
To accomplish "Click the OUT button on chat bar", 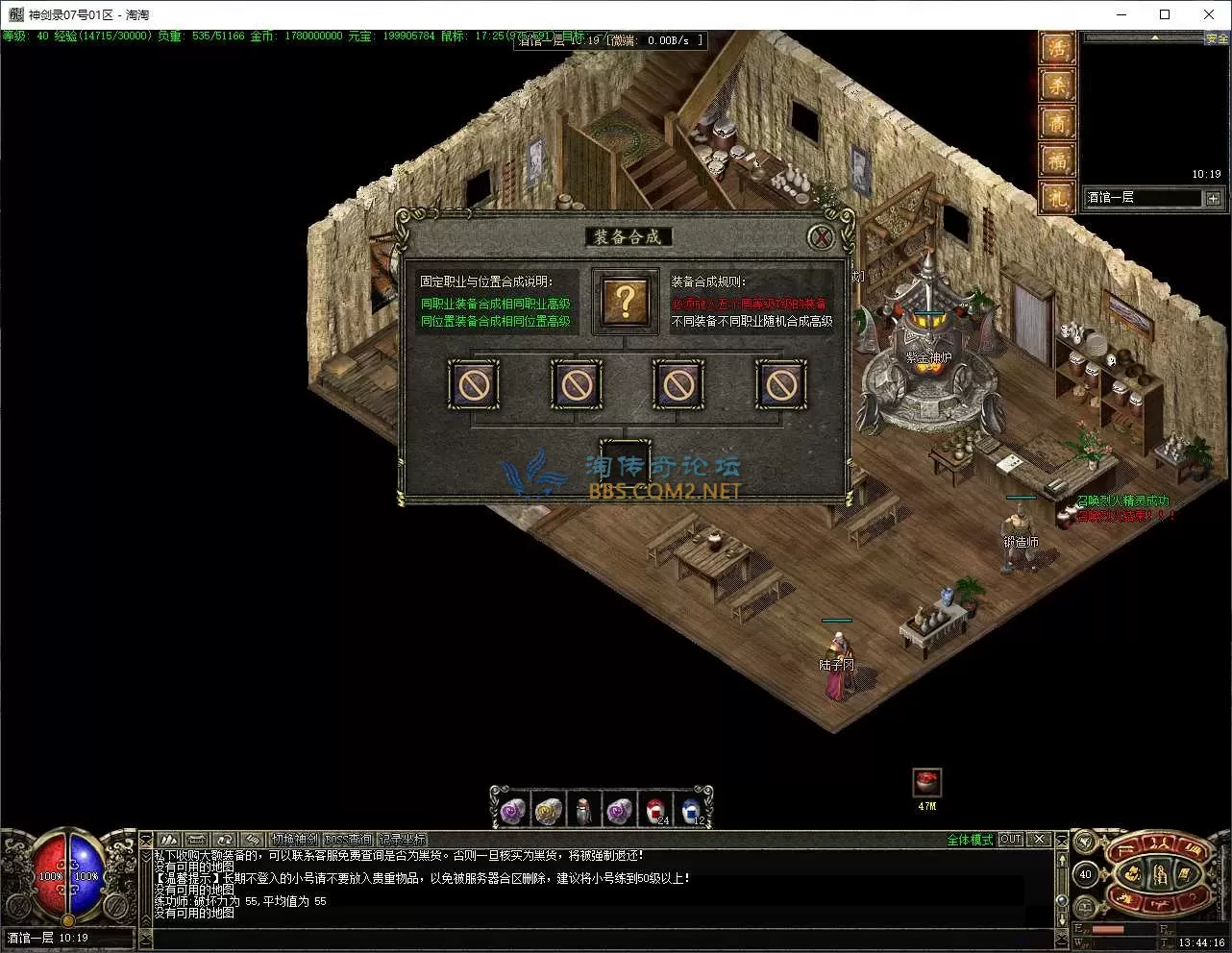I will [1010, 840].
